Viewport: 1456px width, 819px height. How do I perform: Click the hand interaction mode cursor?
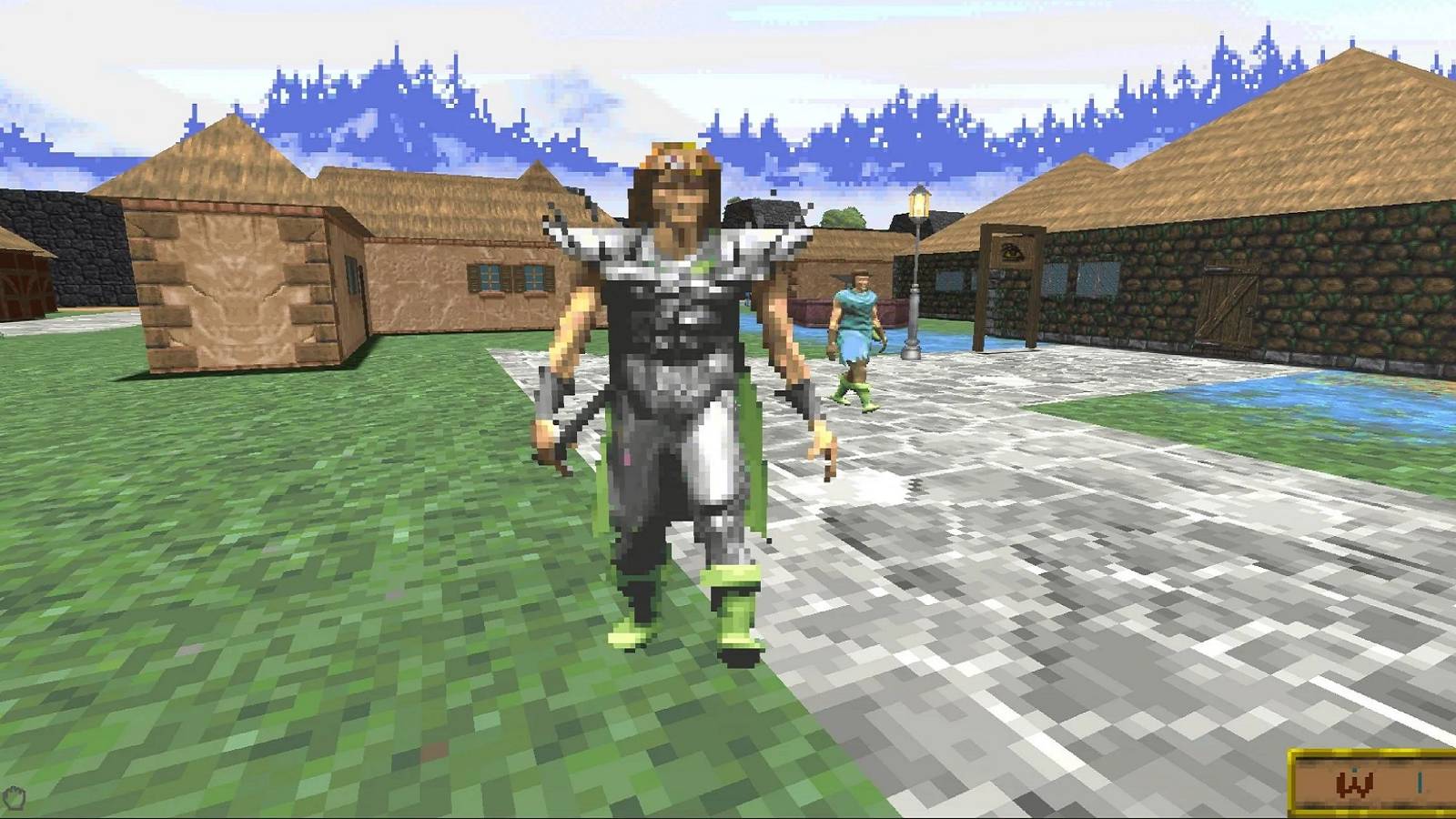click(15, 795)
